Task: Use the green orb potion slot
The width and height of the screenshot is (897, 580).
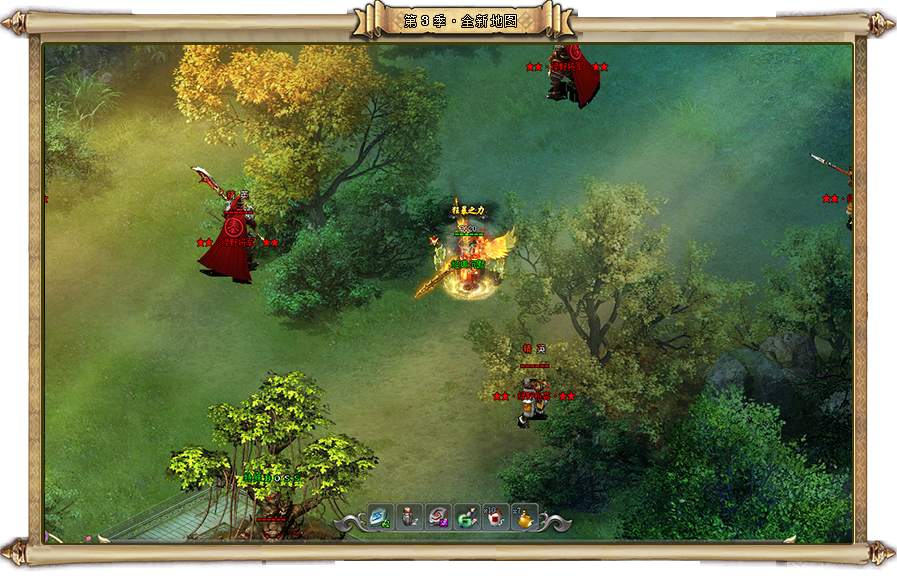Action: tap(467, 517)
